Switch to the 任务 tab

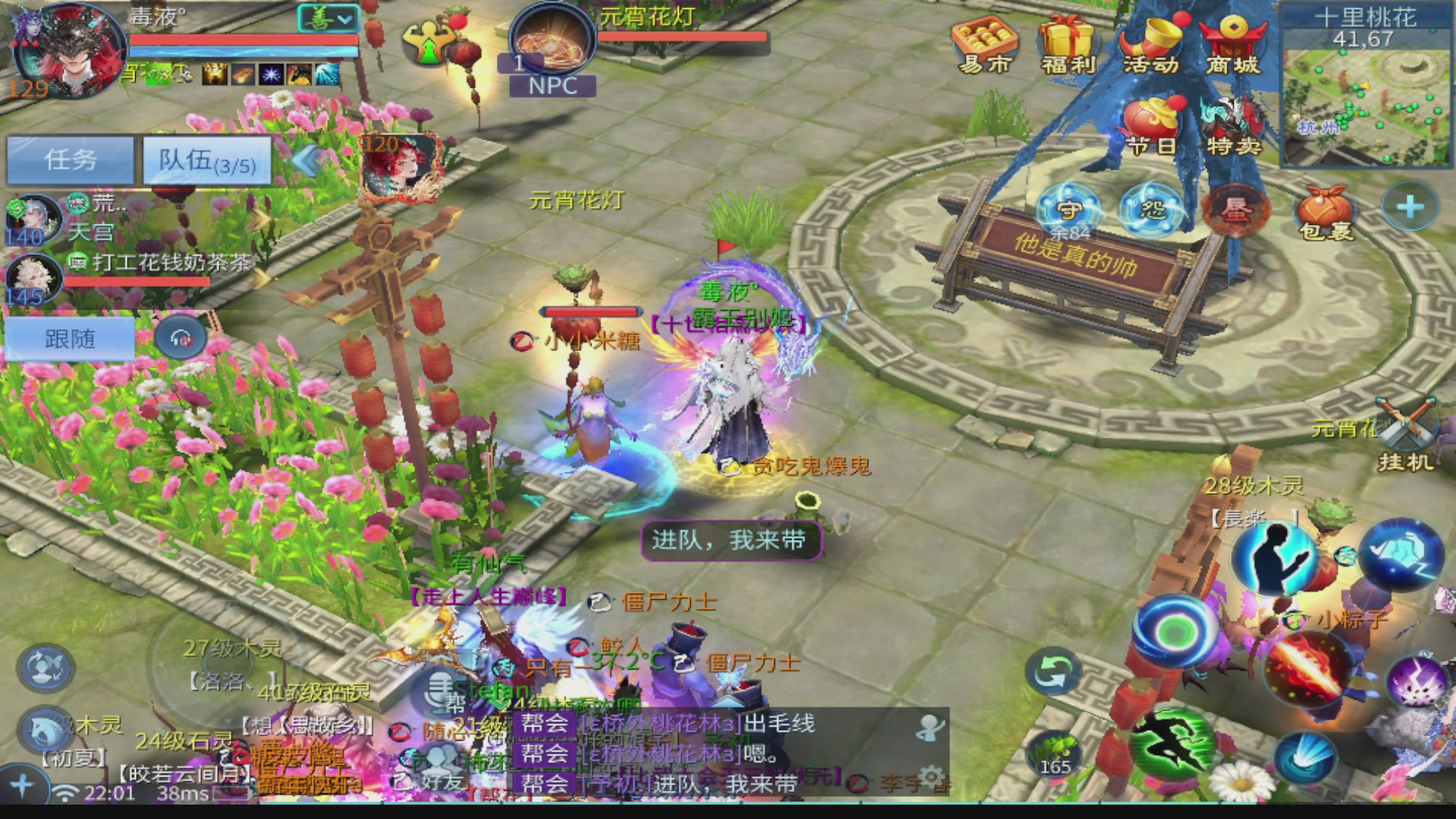[70, 160]
